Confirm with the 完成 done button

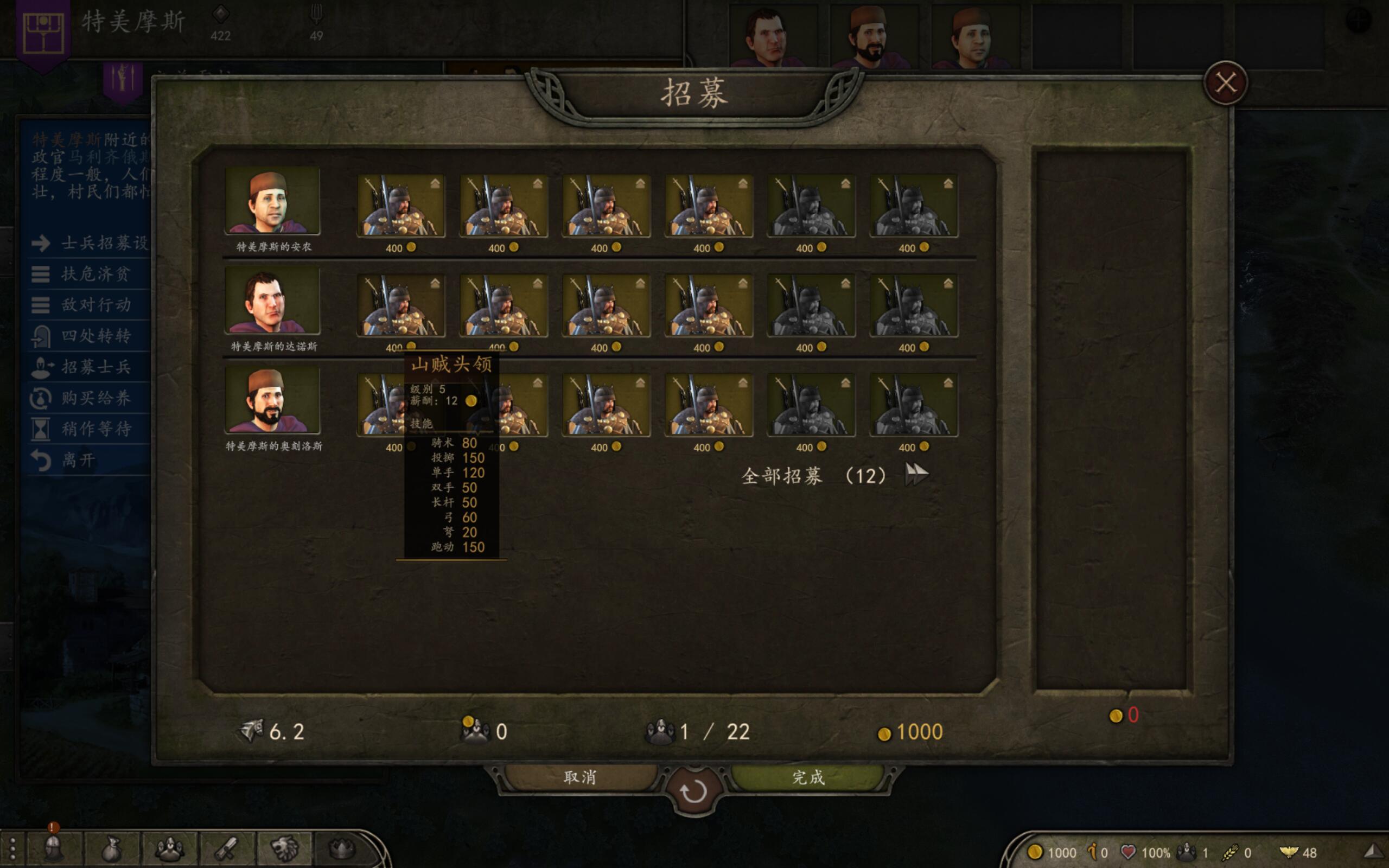pos(808,777)
